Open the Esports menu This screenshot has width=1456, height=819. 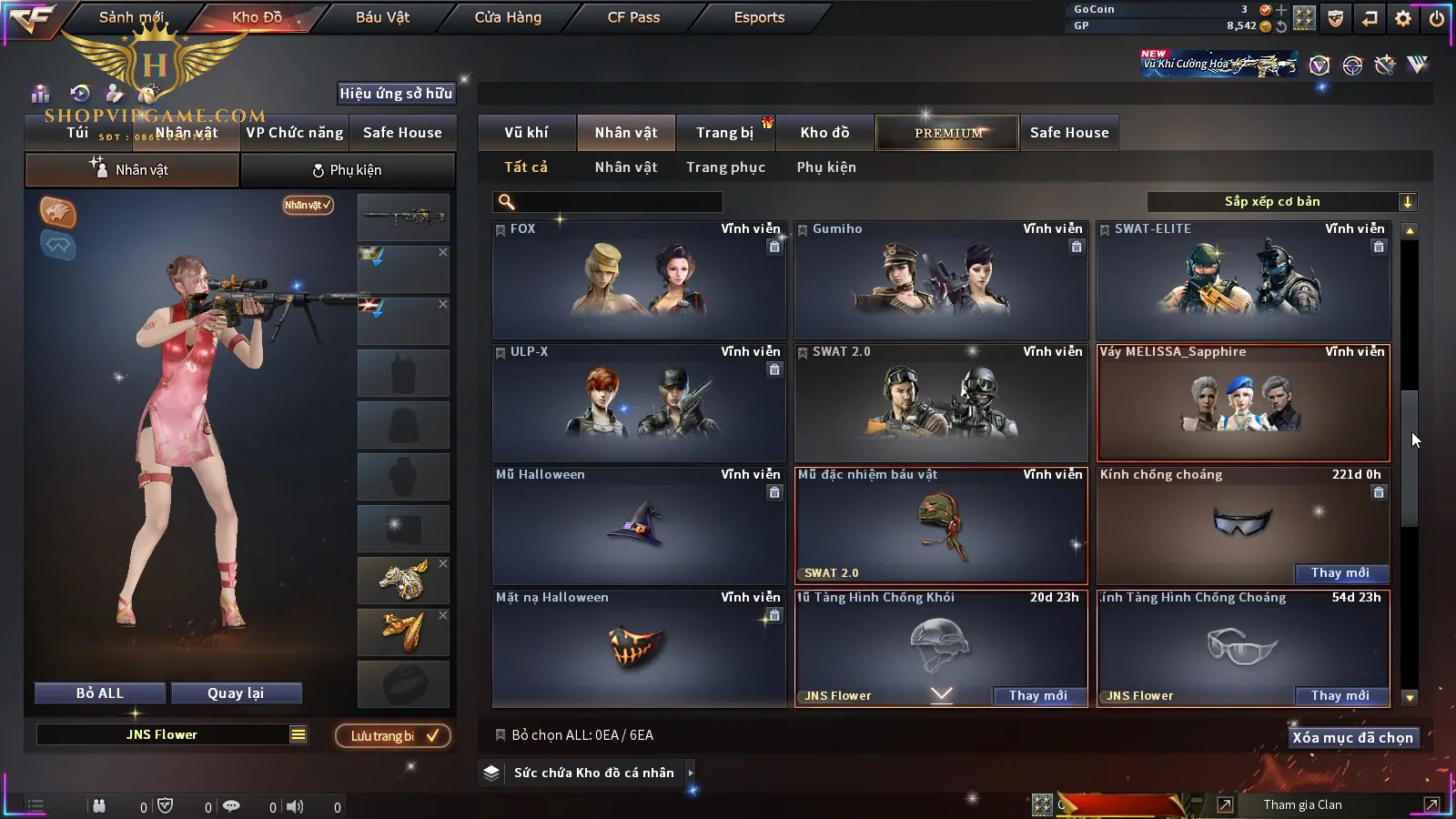pyautogui.click(x=759, y=17)
